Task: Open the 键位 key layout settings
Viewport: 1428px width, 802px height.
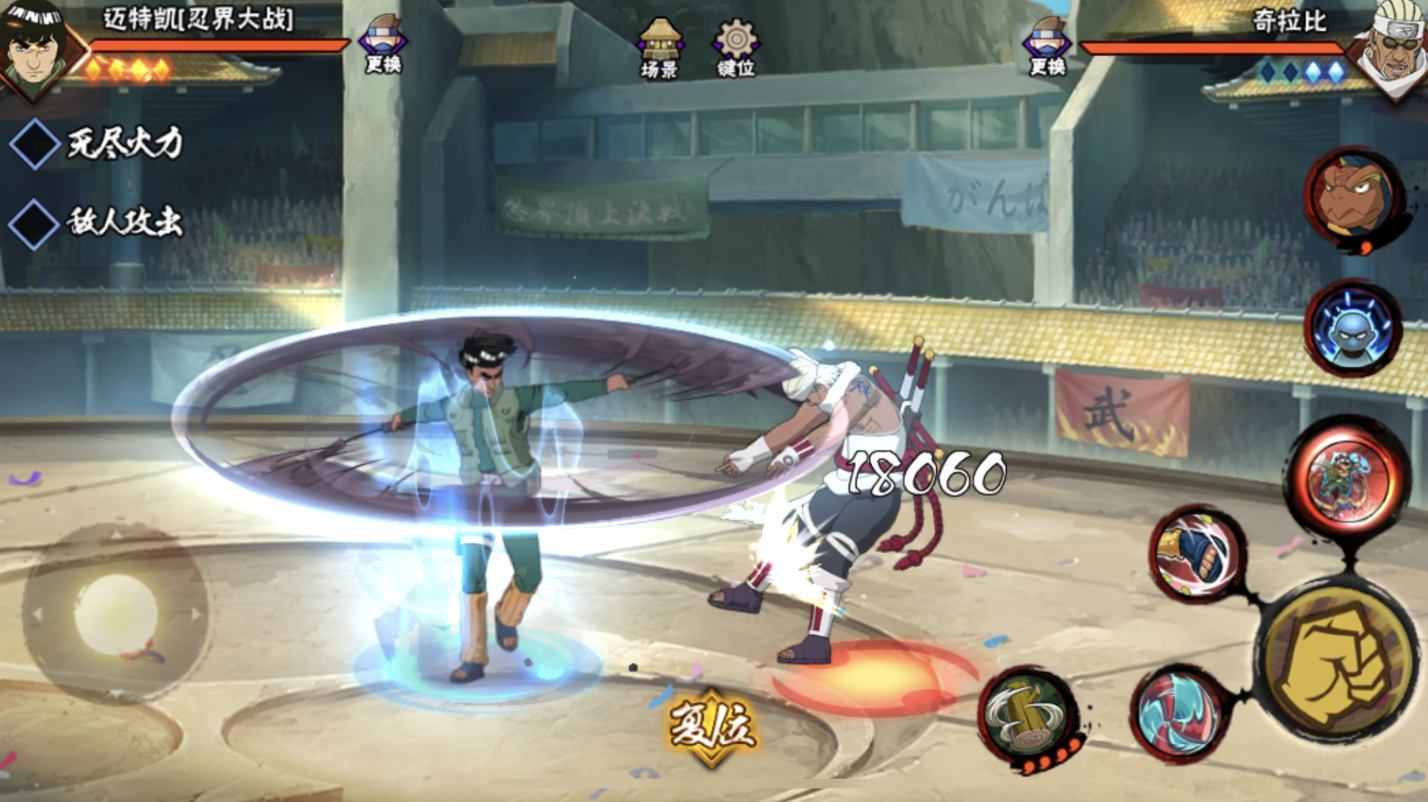Action: (x=735, y=47)
